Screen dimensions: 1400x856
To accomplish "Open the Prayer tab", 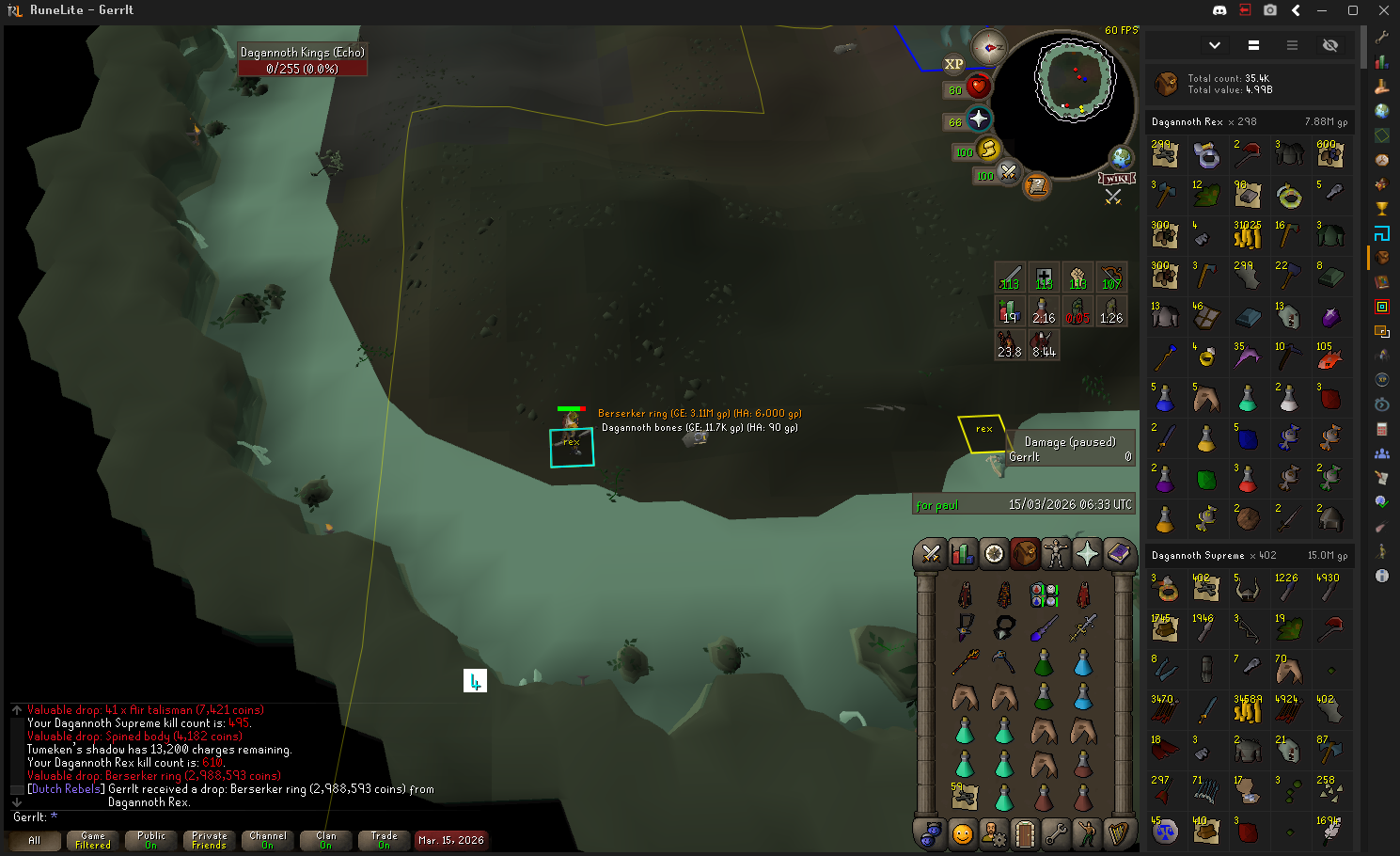I will (x=1087, y=554).
